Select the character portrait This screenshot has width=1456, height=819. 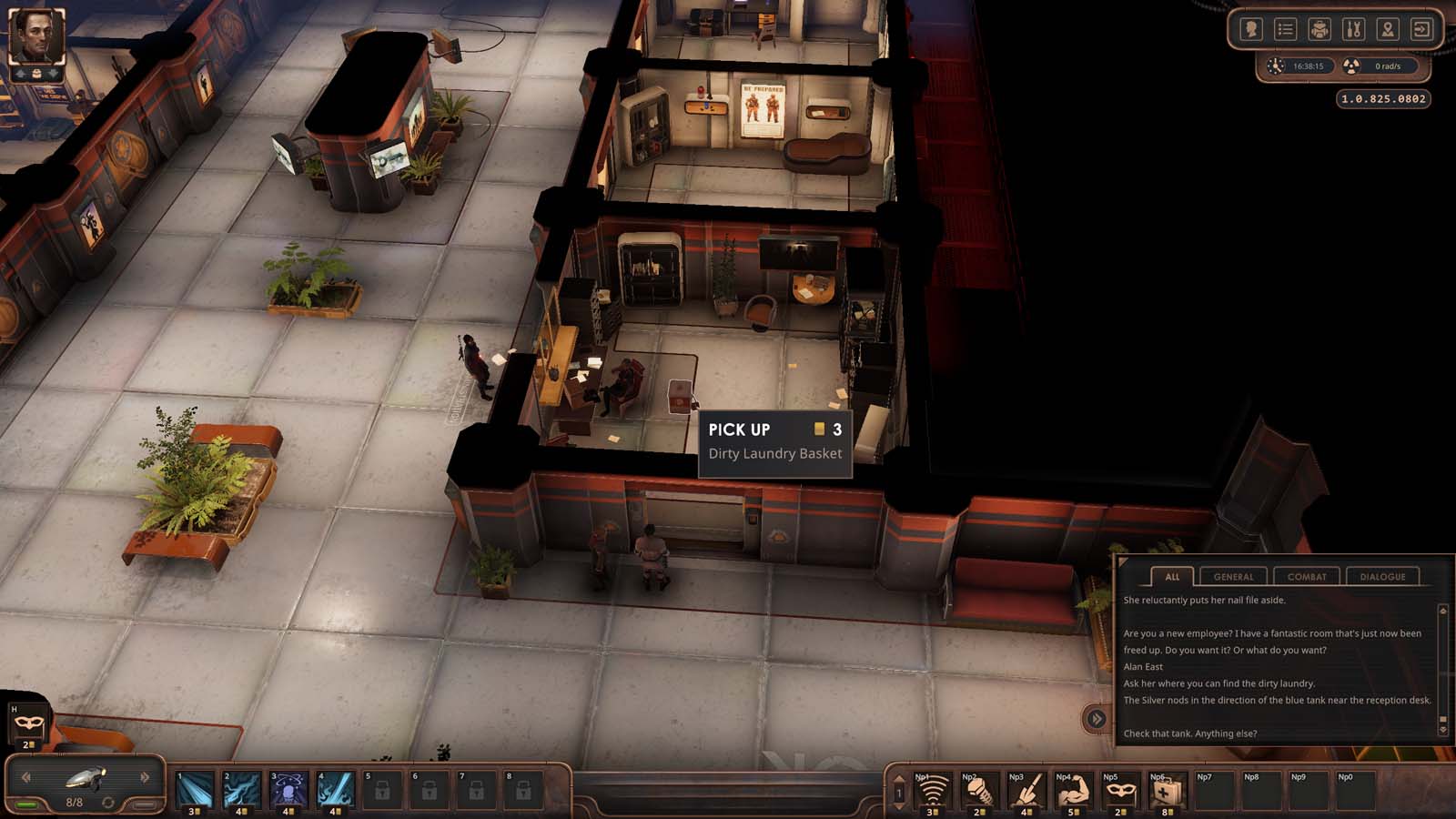[36, 36]
